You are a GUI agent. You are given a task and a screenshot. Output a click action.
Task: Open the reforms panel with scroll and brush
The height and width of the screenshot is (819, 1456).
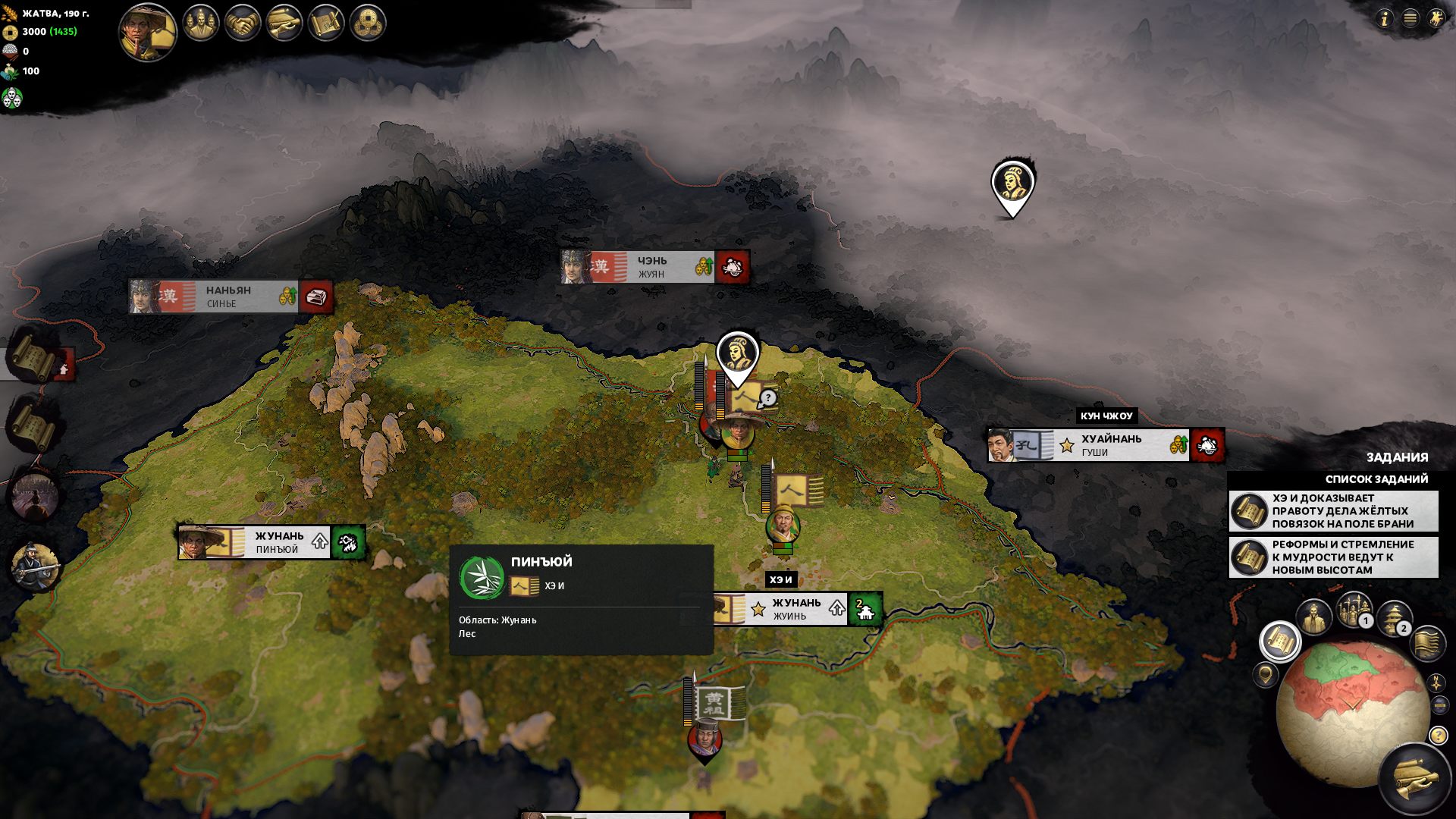pyautogui.click(x=326, y=24)
